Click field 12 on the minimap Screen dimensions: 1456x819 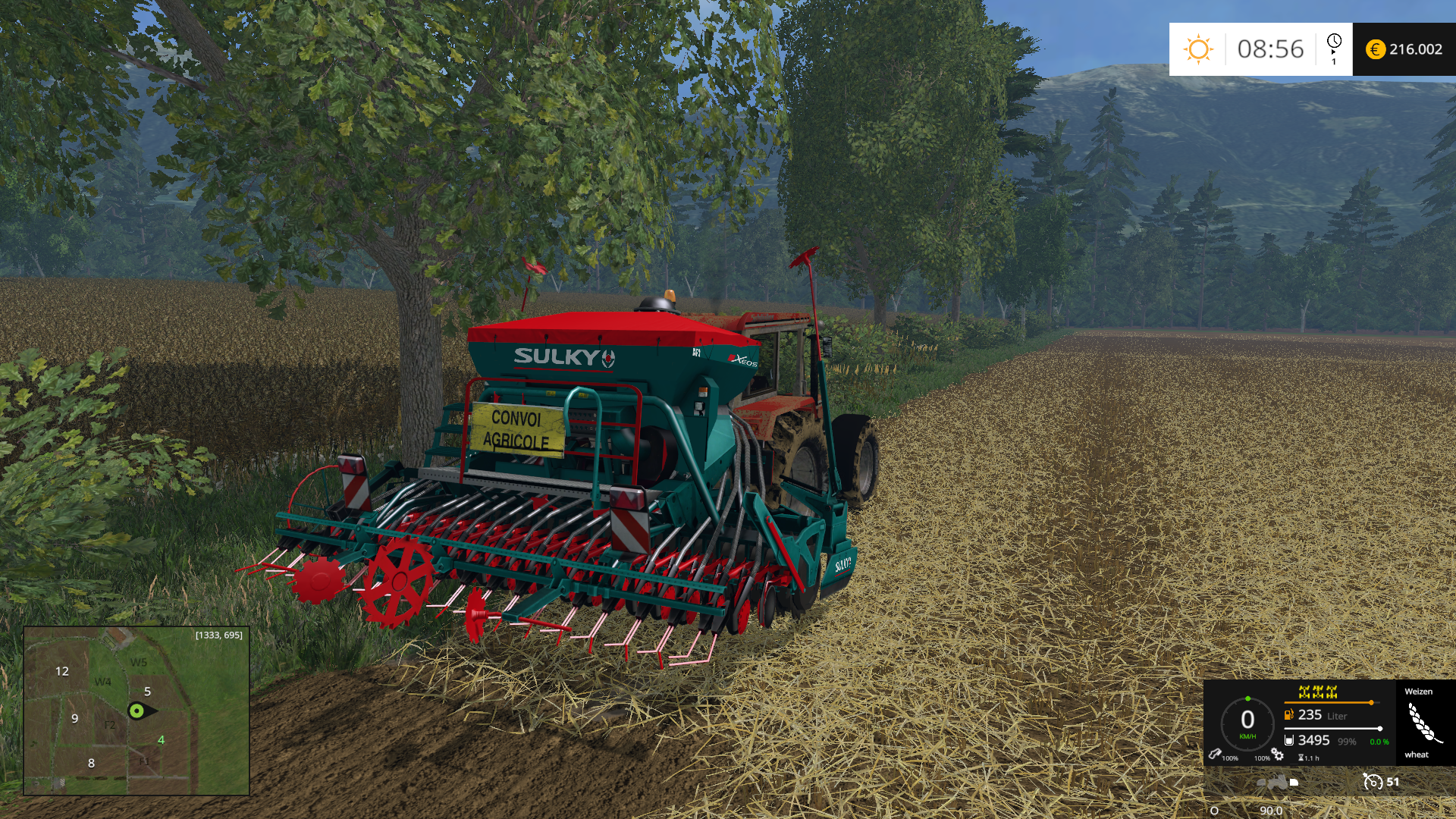[62, 671]
